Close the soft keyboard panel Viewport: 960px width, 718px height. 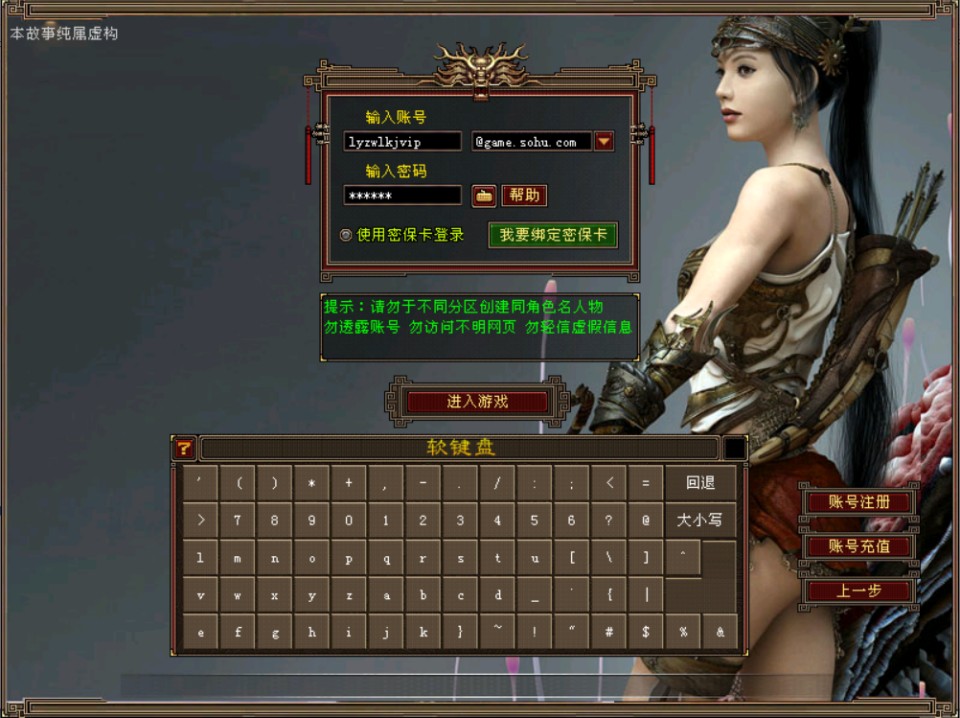735,448
